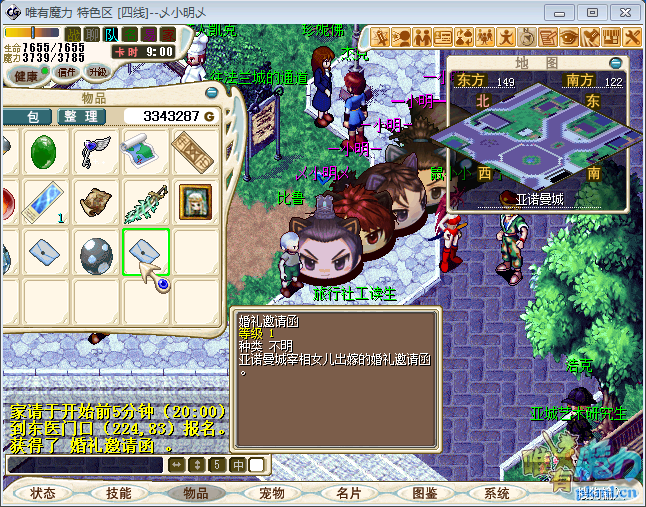Choose the framed portrait item

click(195, 201)
